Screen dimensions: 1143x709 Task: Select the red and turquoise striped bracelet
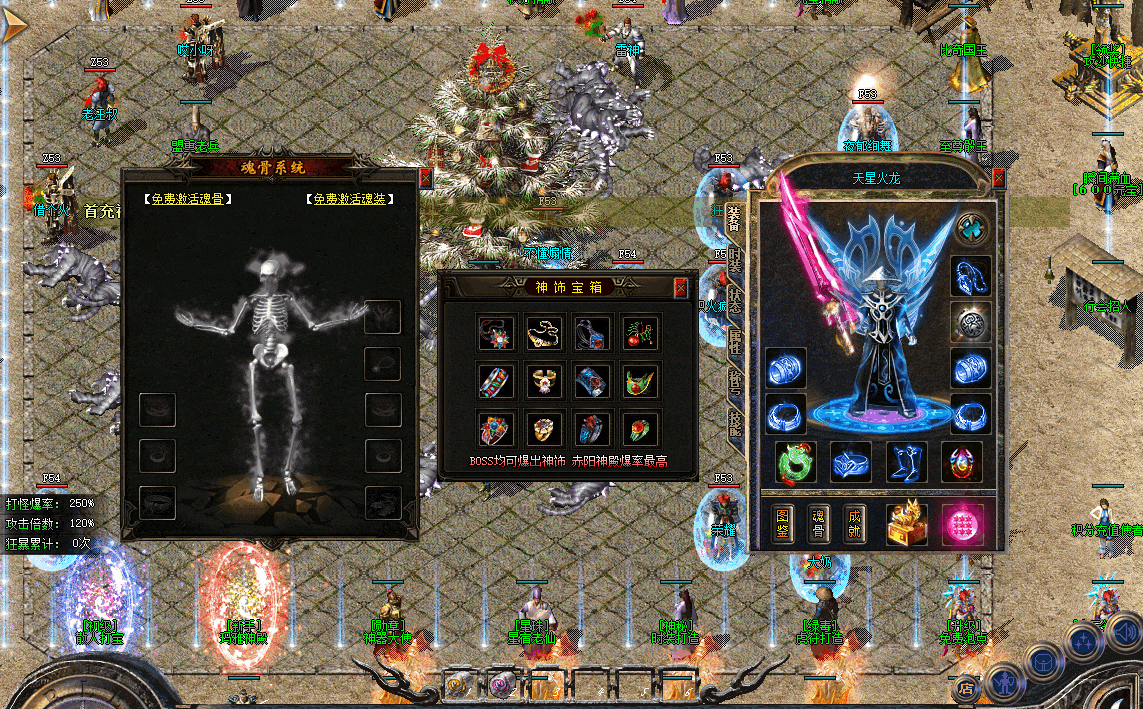click(x=497, y=382)
